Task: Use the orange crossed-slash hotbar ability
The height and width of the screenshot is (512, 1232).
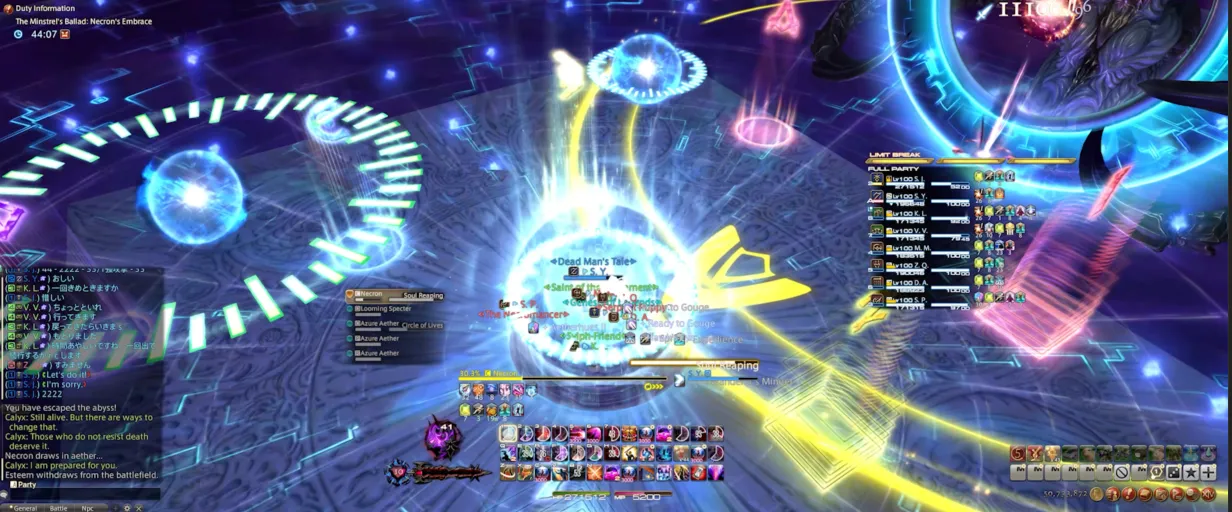Action: click(595, 473)
